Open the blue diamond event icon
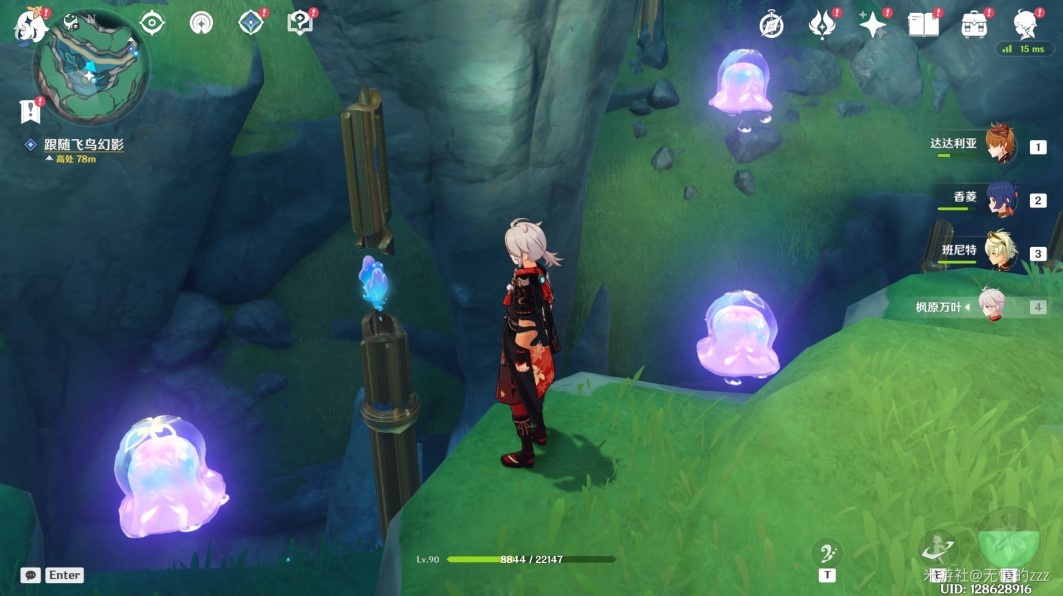1063x596 pixels. [x=251, y=23]
